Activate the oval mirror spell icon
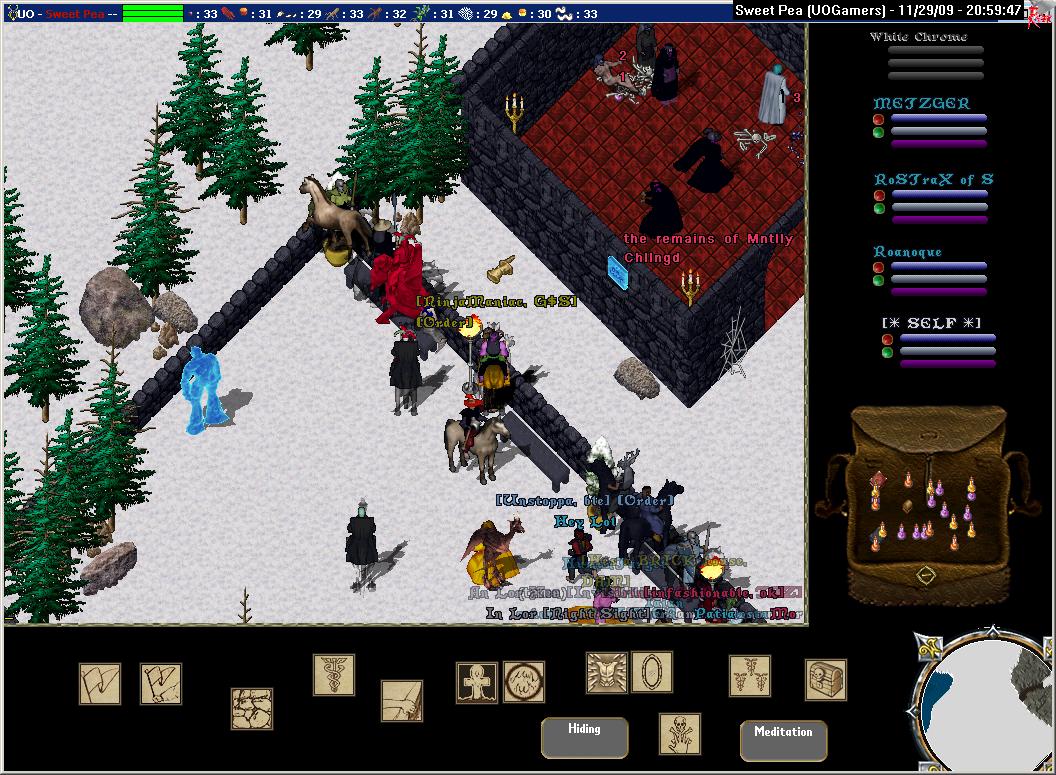This screenshot has width=1056, height=775. click(x=652, y=671)
